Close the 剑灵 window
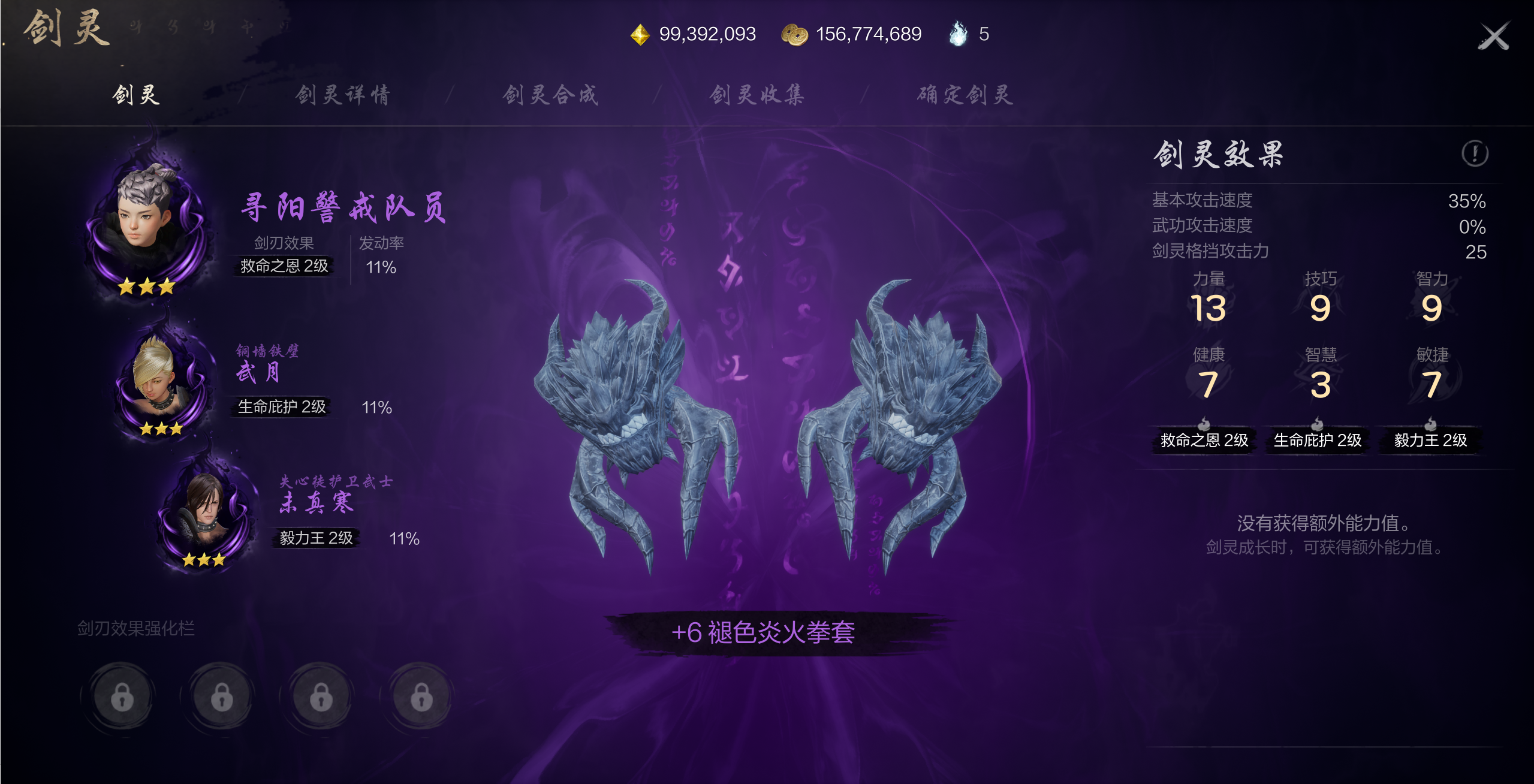Image resolution: width=1534 pixels, height=784 pixels. pyautogui.click(x=1494, y=33)
